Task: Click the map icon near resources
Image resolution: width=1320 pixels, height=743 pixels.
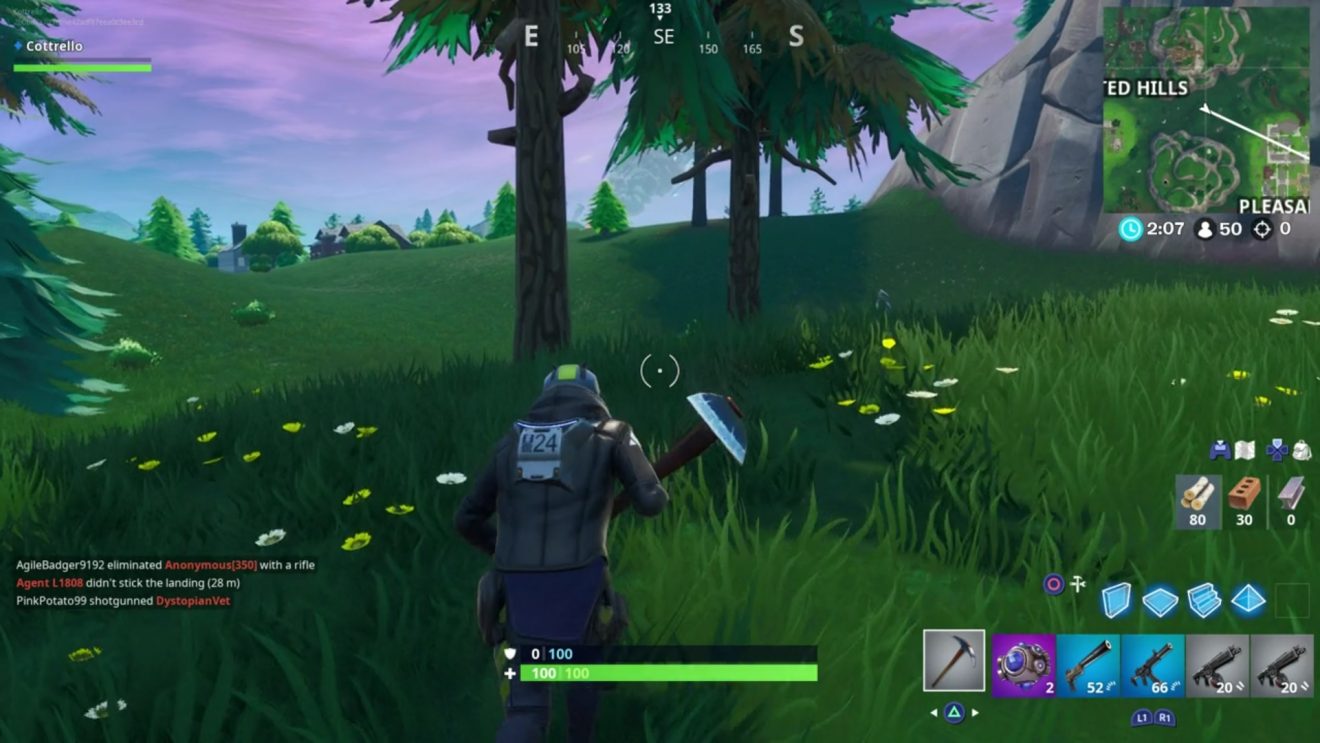Action: coord(1244,450)
